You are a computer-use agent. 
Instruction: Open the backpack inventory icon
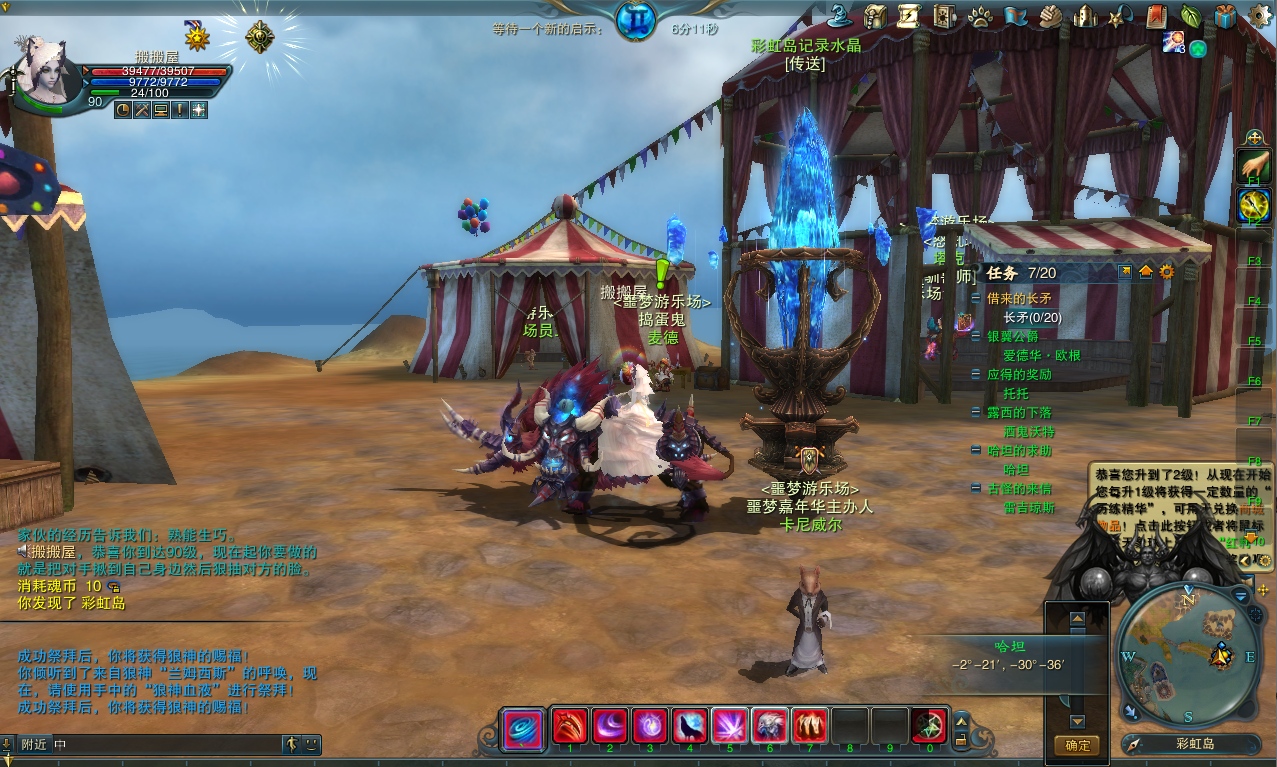click(875, 16)
